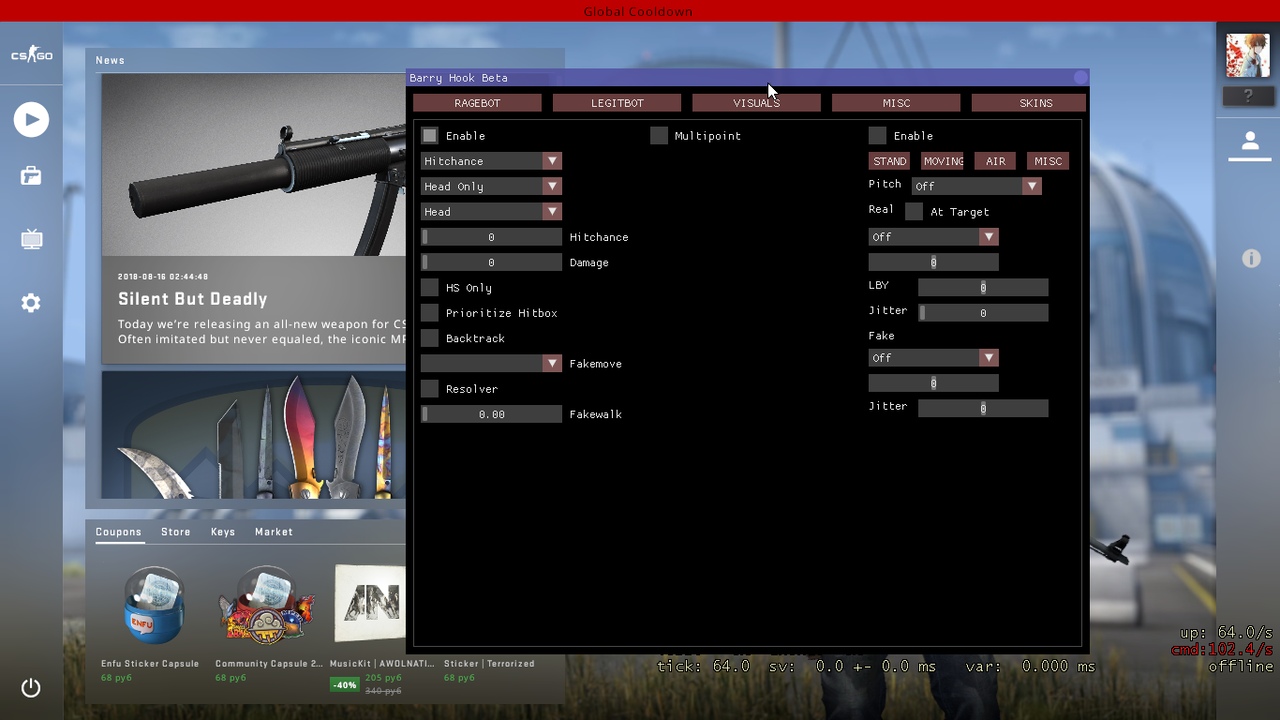Screen dimensions: 1280x720
Task: Click the Damage slider
Action: (x=491, y=263)
